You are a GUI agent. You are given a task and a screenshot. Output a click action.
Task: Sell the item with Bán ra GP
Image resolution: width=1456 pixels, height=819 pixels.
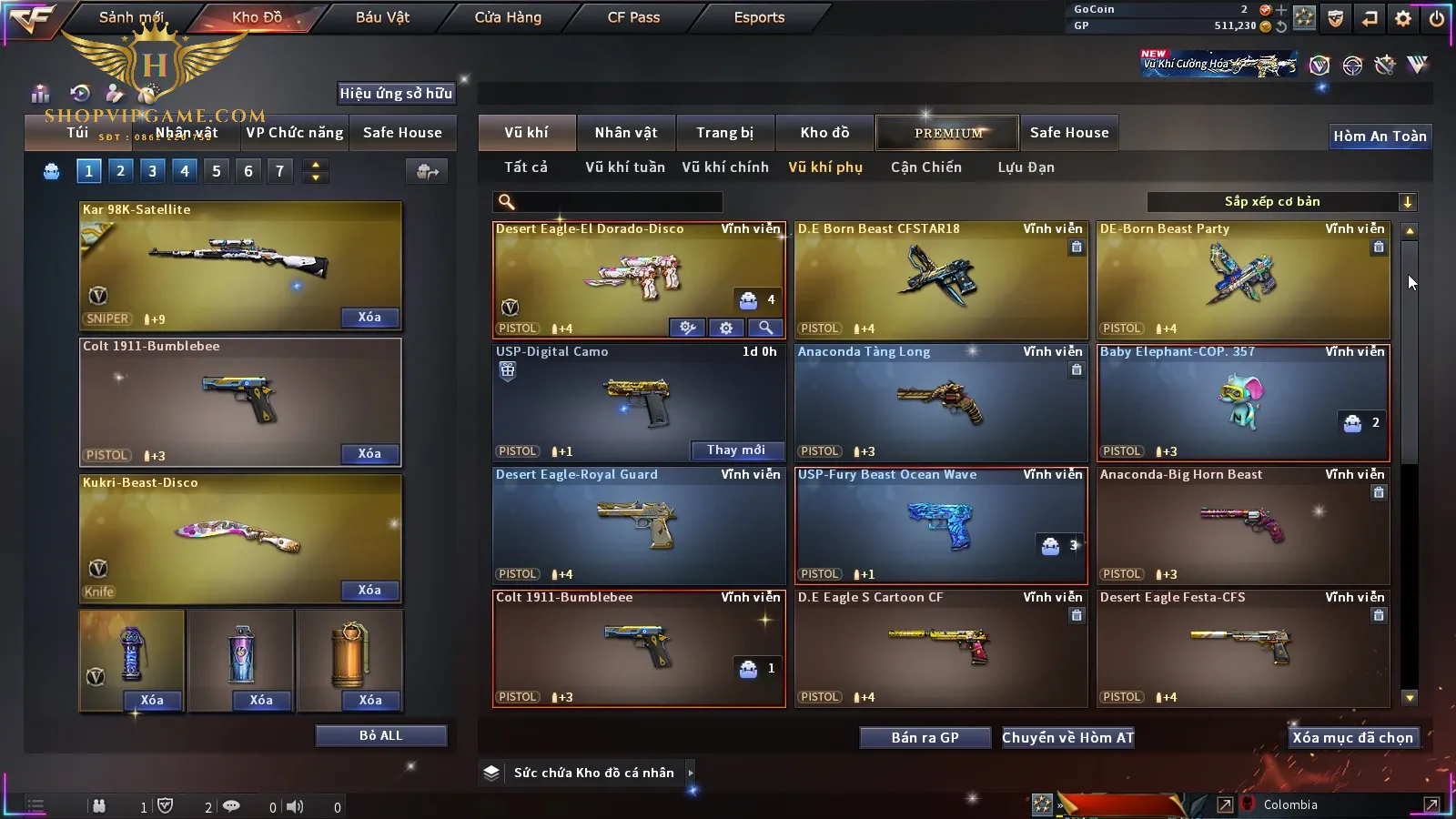pyautogui.click(x=925, y=737)
